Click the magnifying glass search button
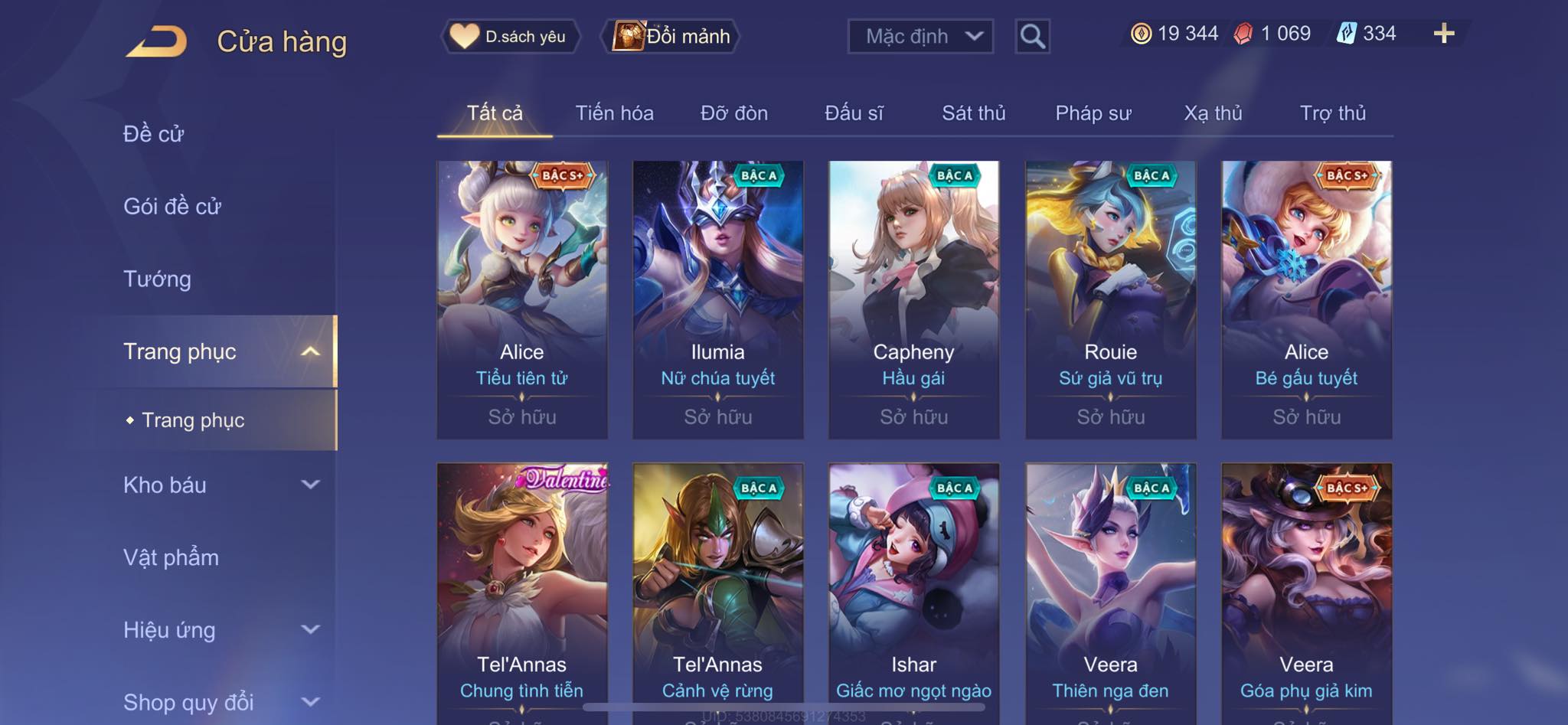The image size is (1568, 725). coord(1032,36)
